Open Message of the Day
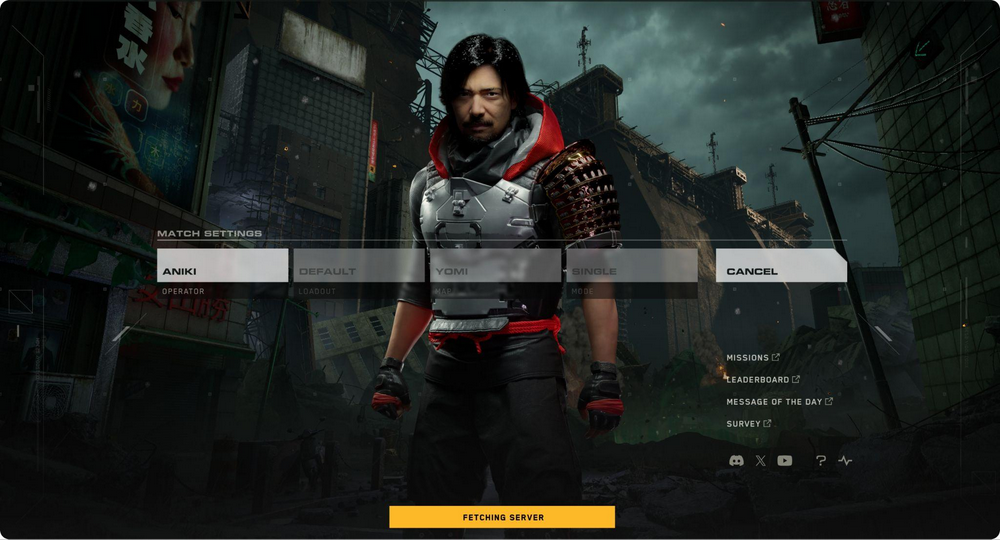 click(779, 402)
